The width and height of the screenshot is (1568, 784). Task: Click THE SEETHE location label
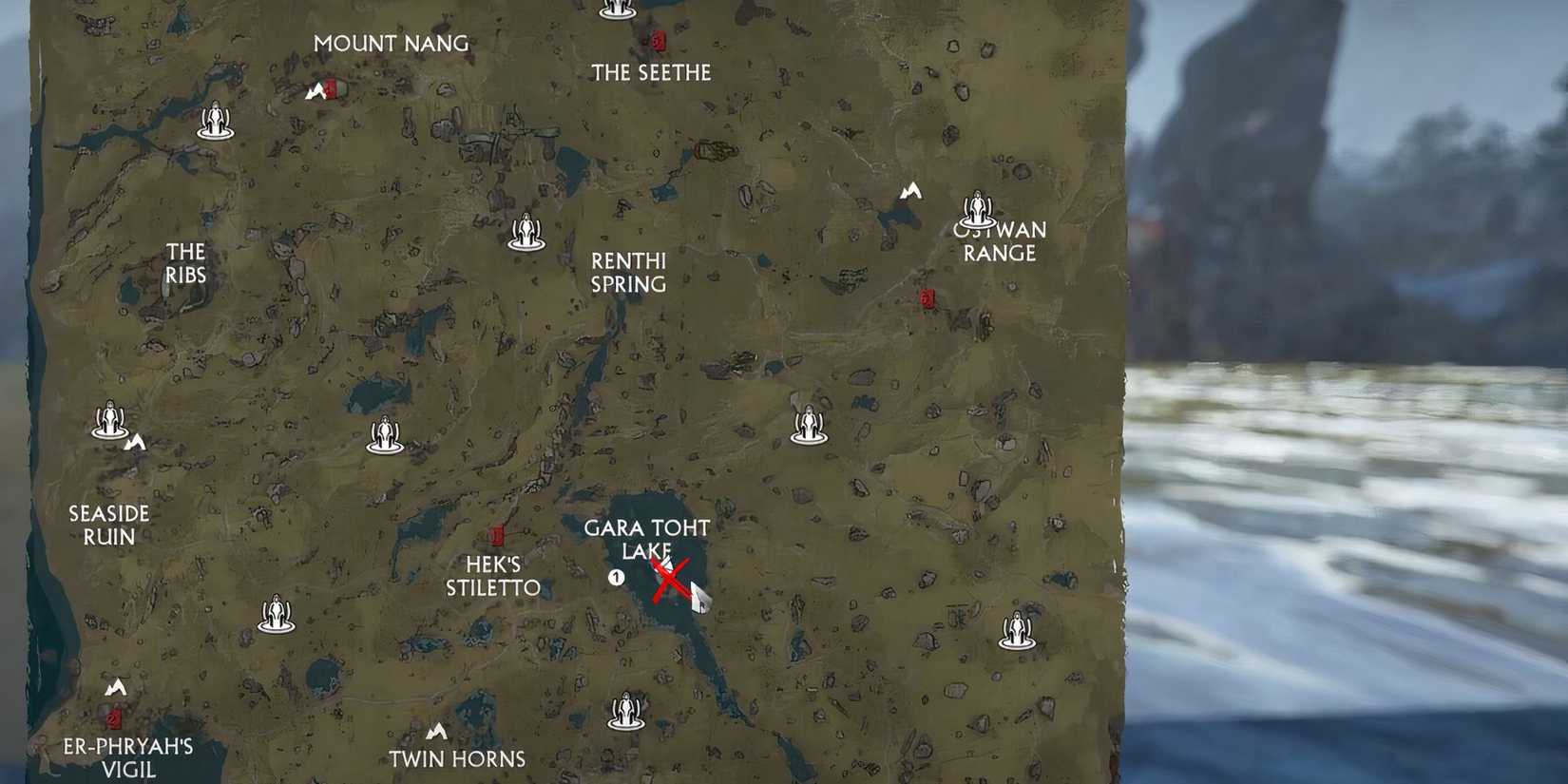[652, 72]
